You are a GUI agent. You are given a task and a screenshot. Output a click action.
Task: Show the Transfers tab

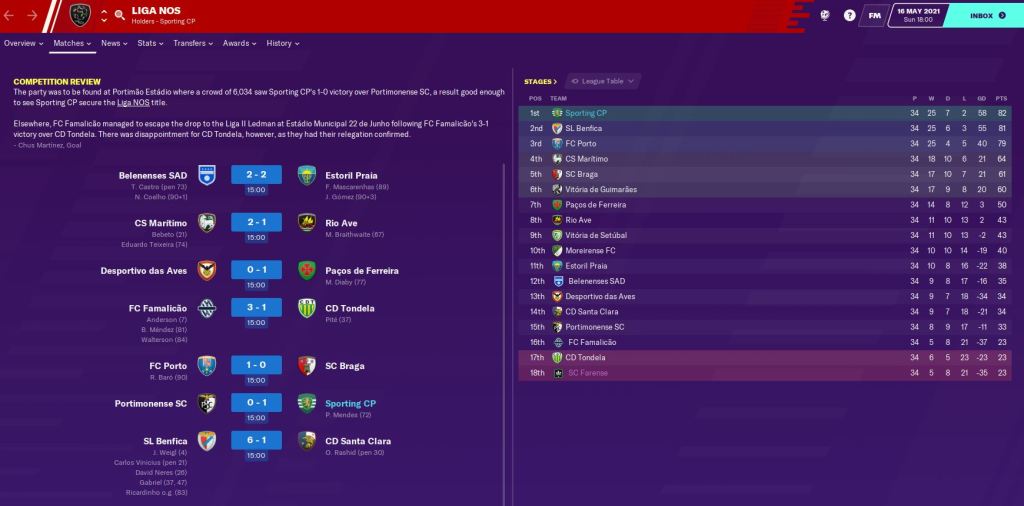[x=193, y=44]
